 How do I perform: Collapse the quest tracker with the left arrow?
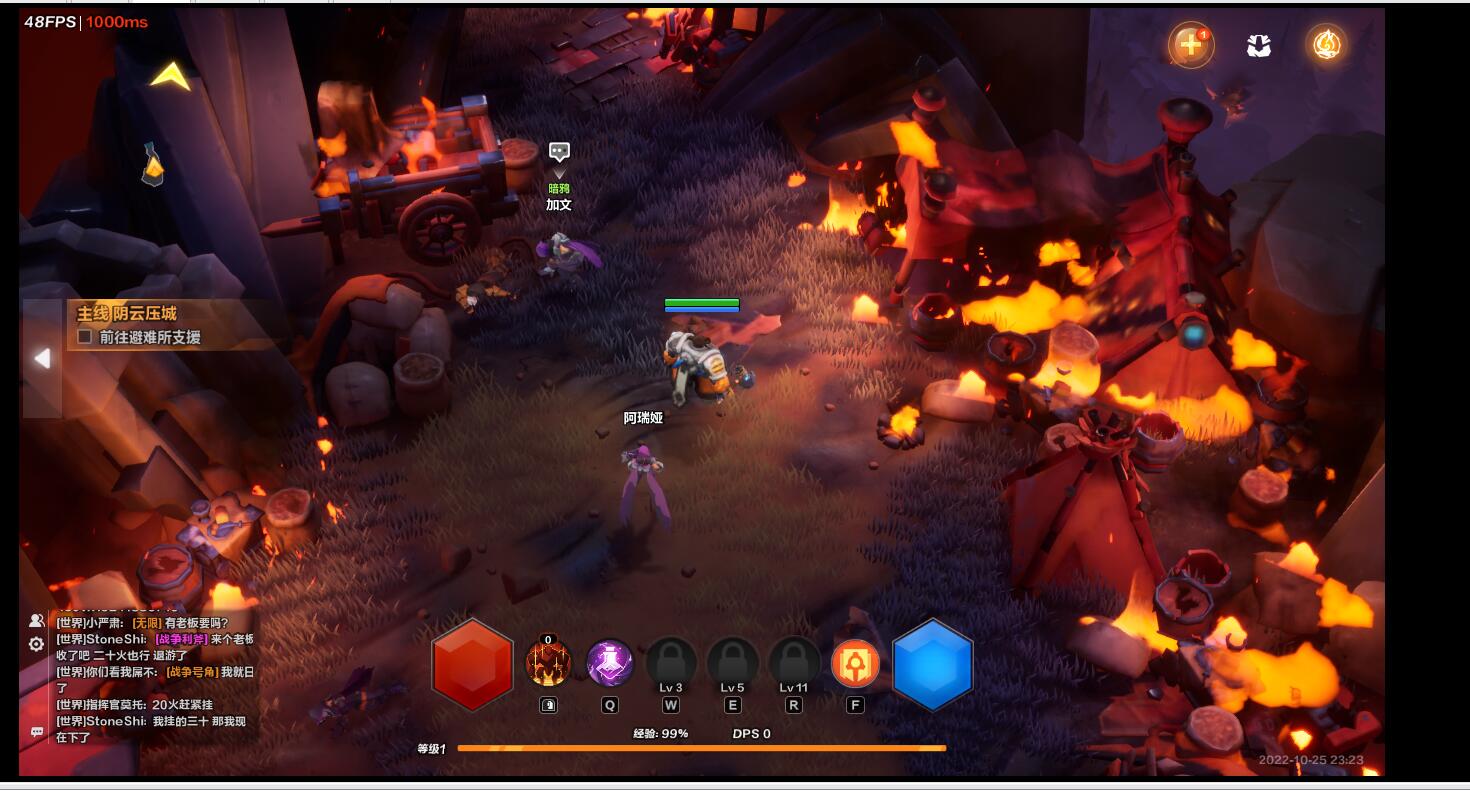42,358
